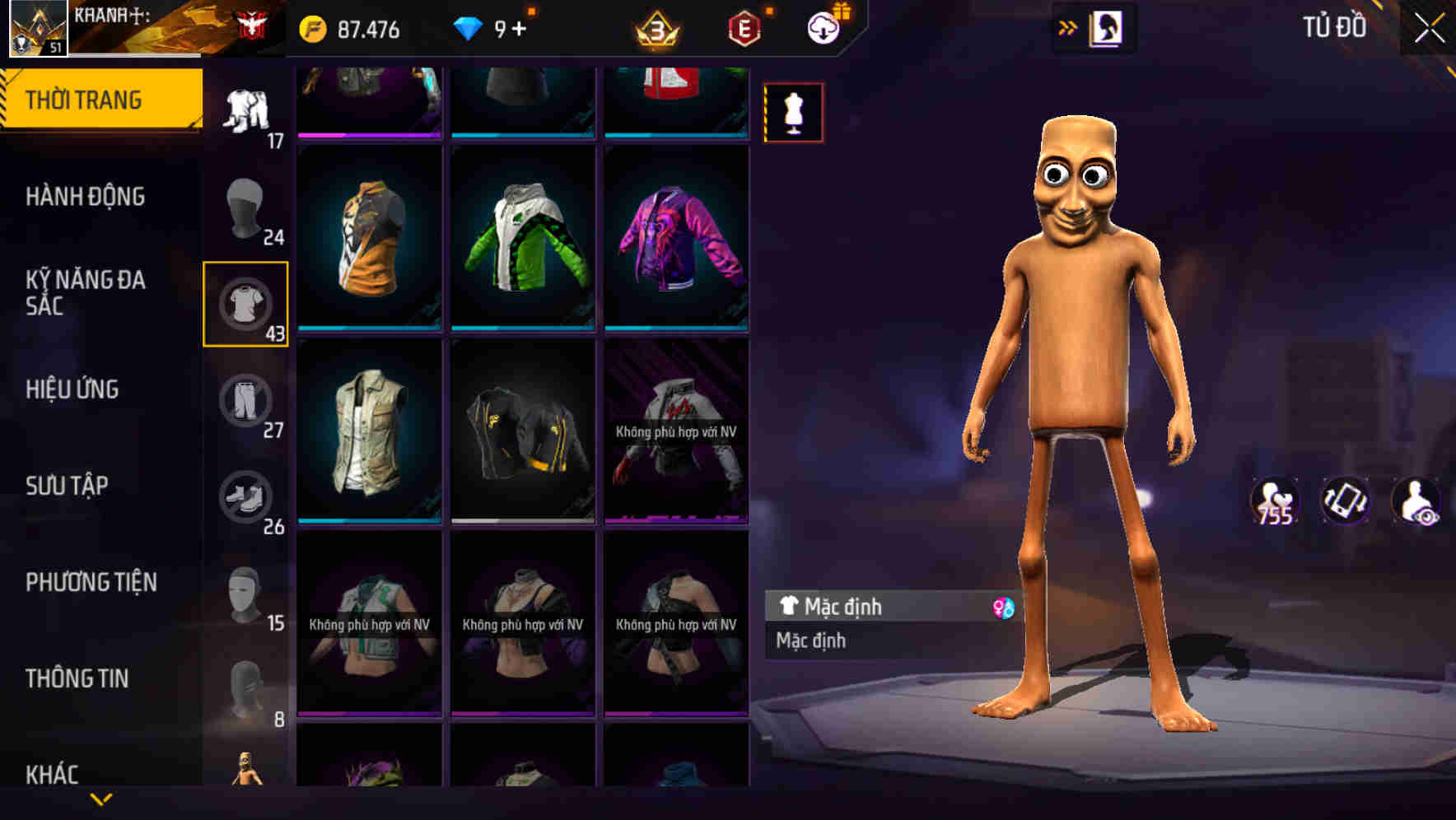The width and height of the screenshot is (1456, 820).
Task: Open the pants category with 27 items
Action: pyautogui.click(x=245, y=401)
